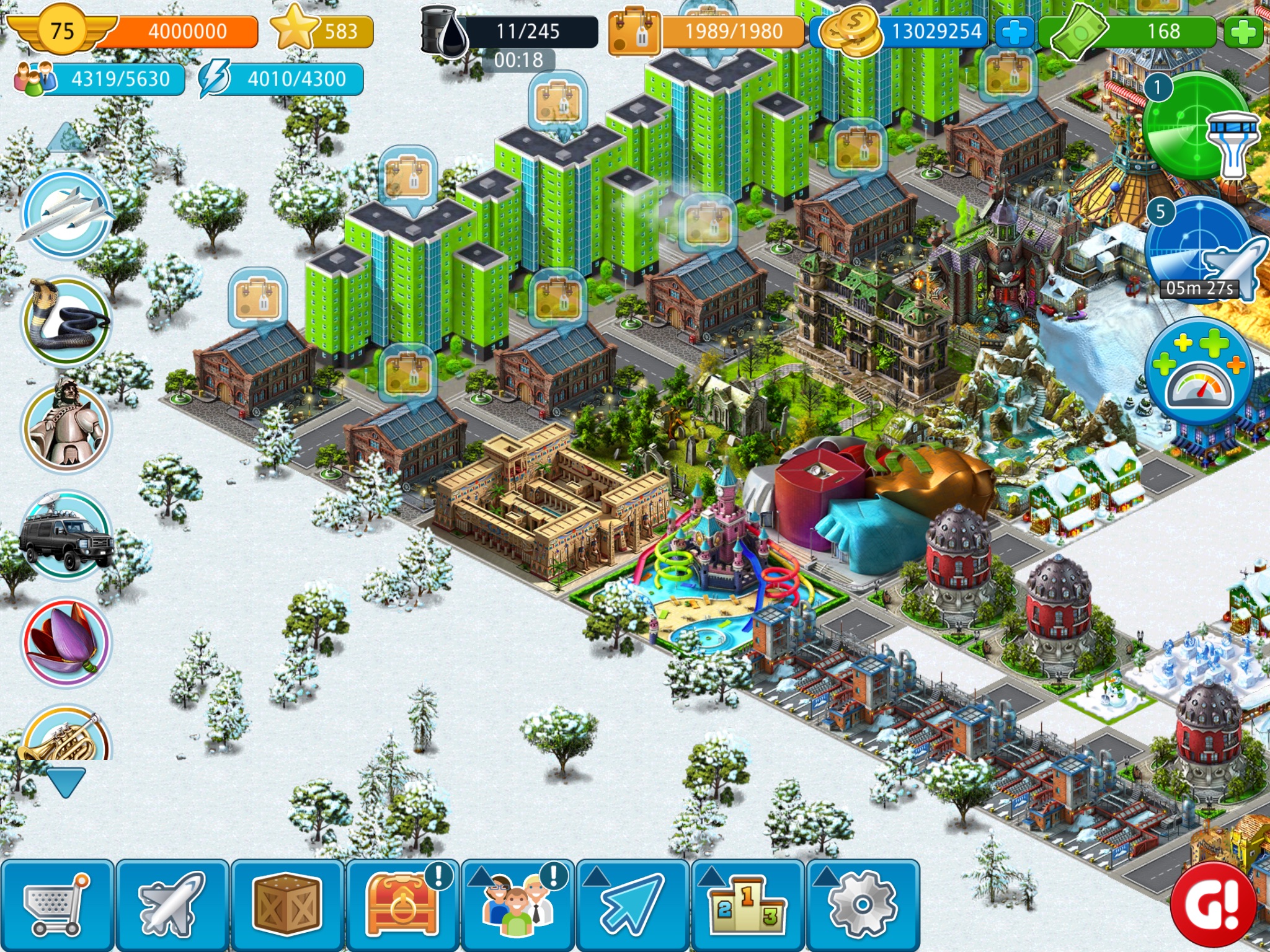Add coins with the blue plus button
The image size is (1270, 952).
coord(1015,32)
